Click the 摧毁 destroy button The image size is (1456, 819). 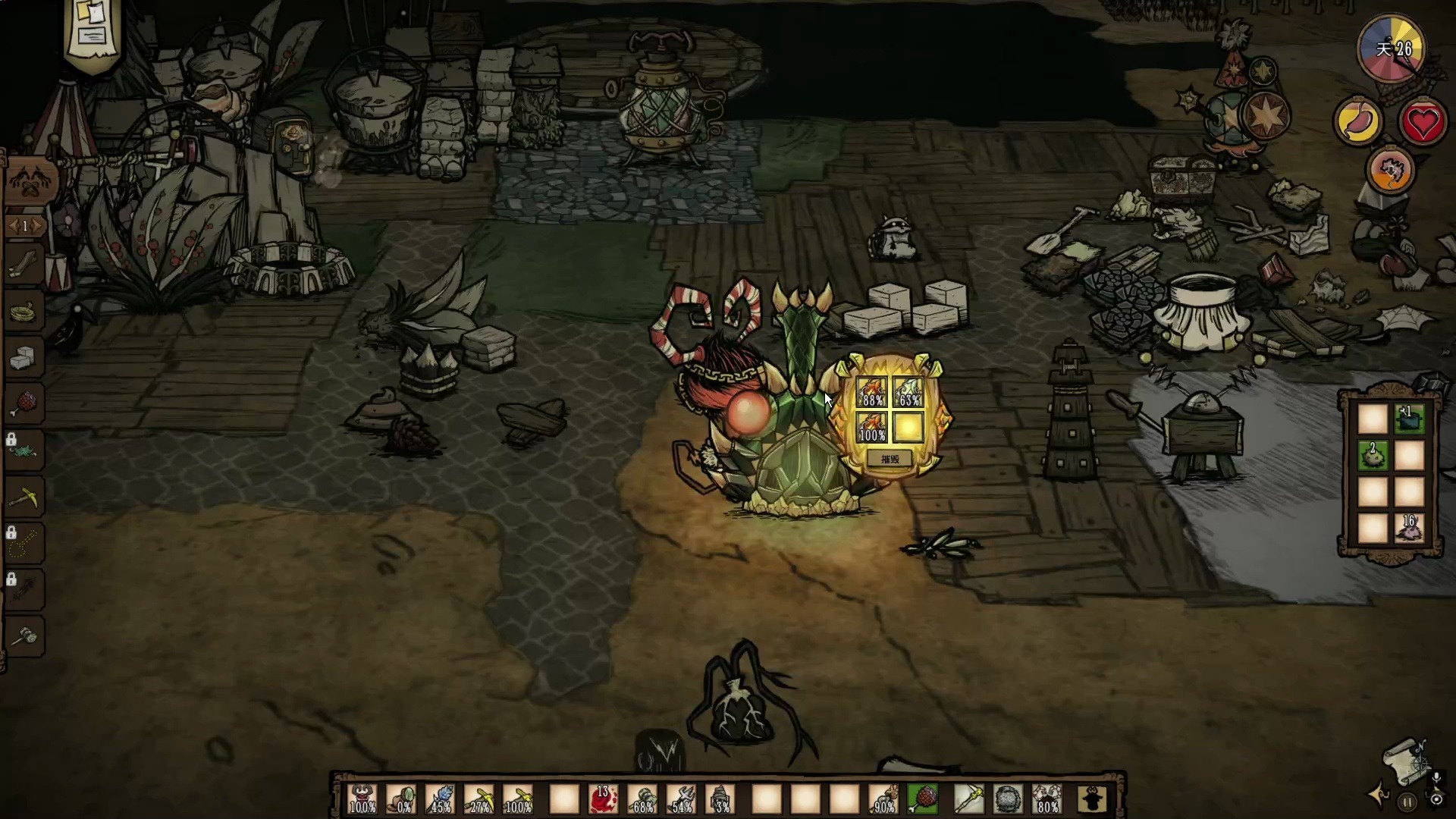click(x=890, y=460)
